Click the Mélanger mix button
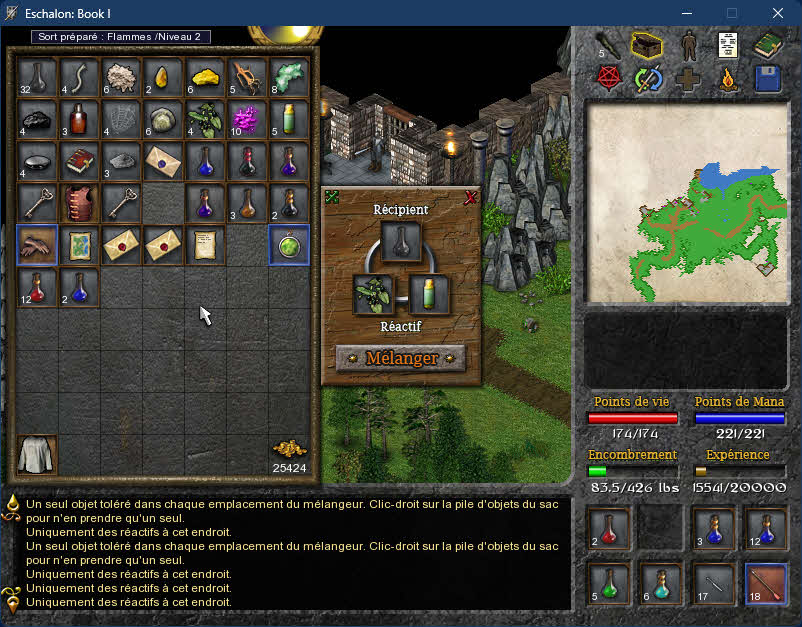Screen dimensions: 802x627 coord(401,358)
